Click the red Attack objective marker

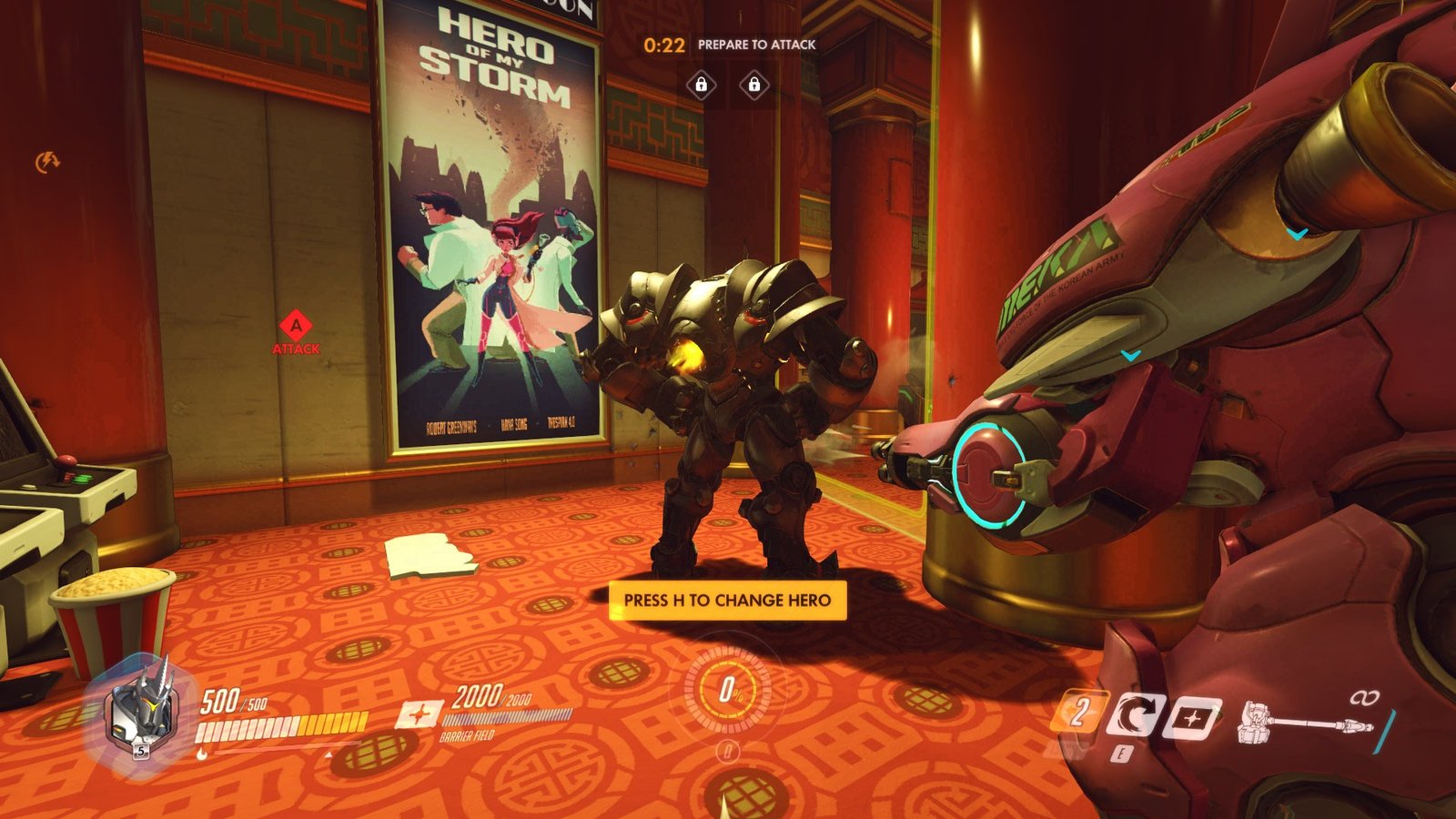coord(296,327)
